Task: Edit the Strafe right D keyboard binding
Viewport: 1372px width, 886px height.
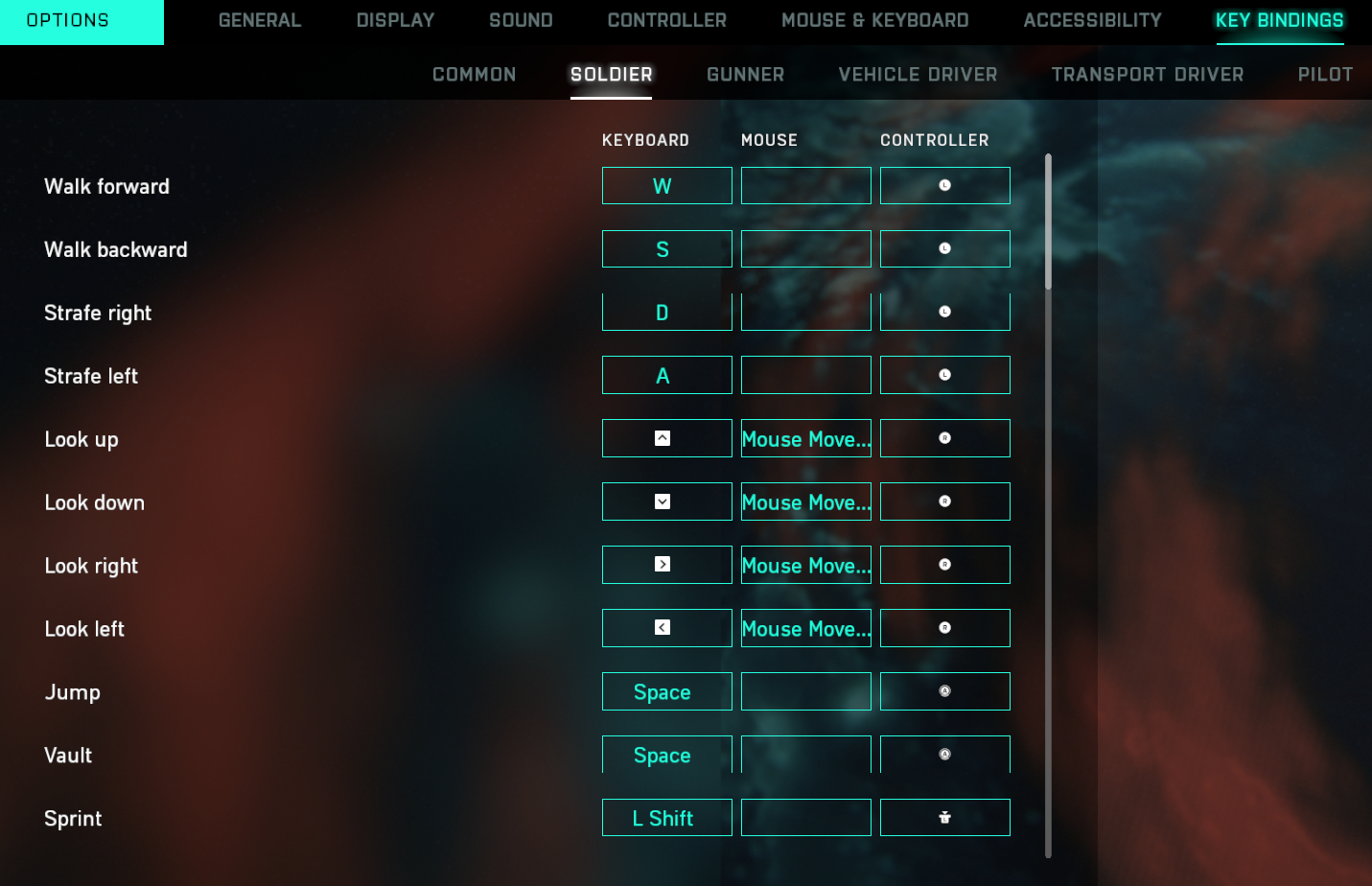Action: (x=666, y=313)
